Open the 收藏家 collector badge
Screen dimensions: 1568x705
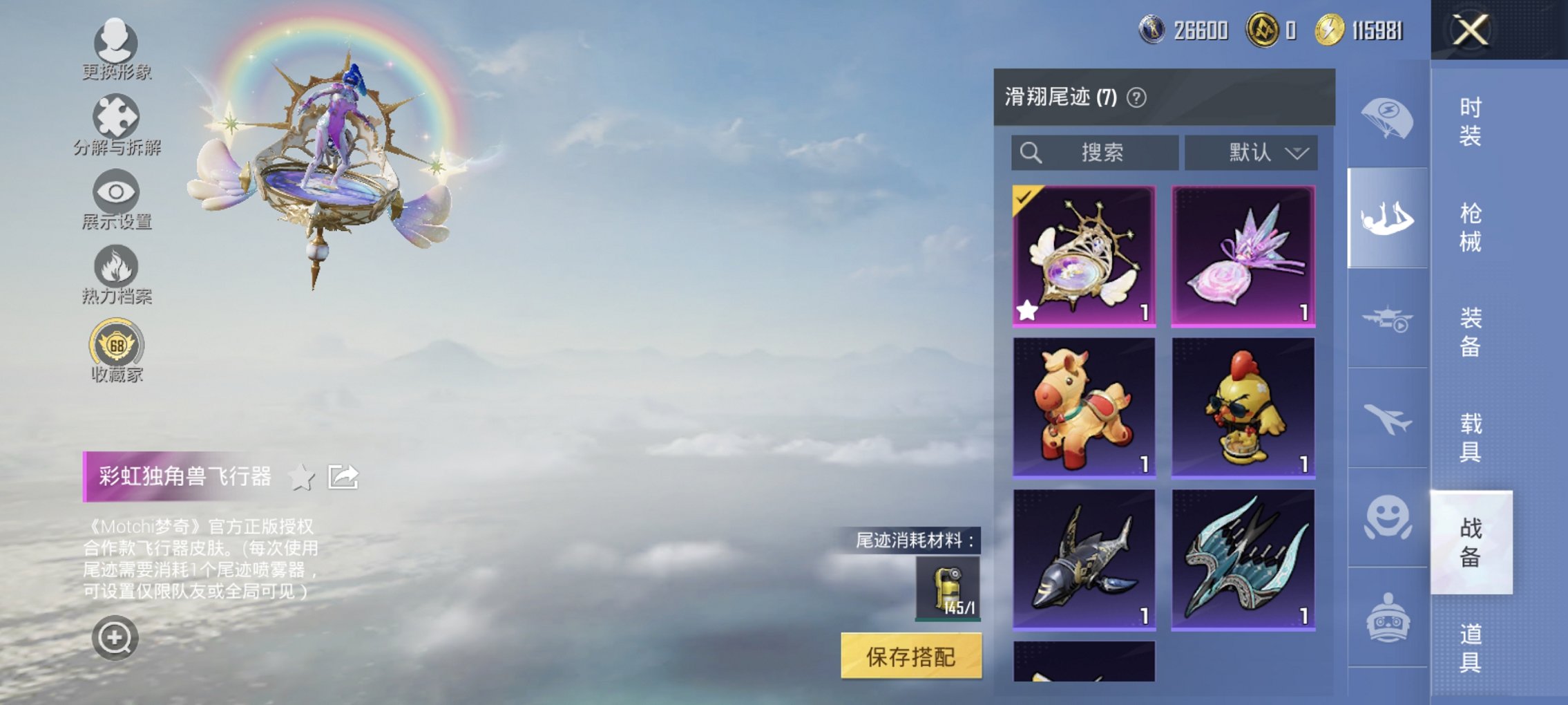click(x=115, y=349)
